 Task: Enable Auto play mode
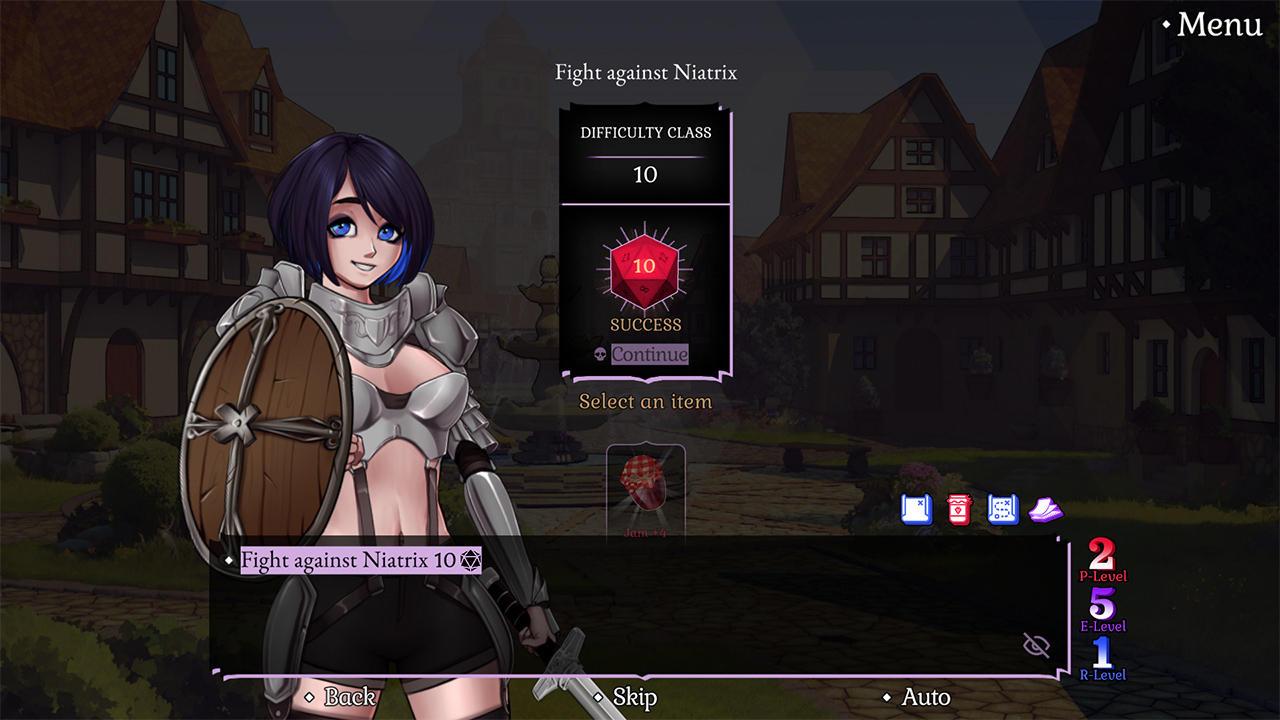click(926, 697)
